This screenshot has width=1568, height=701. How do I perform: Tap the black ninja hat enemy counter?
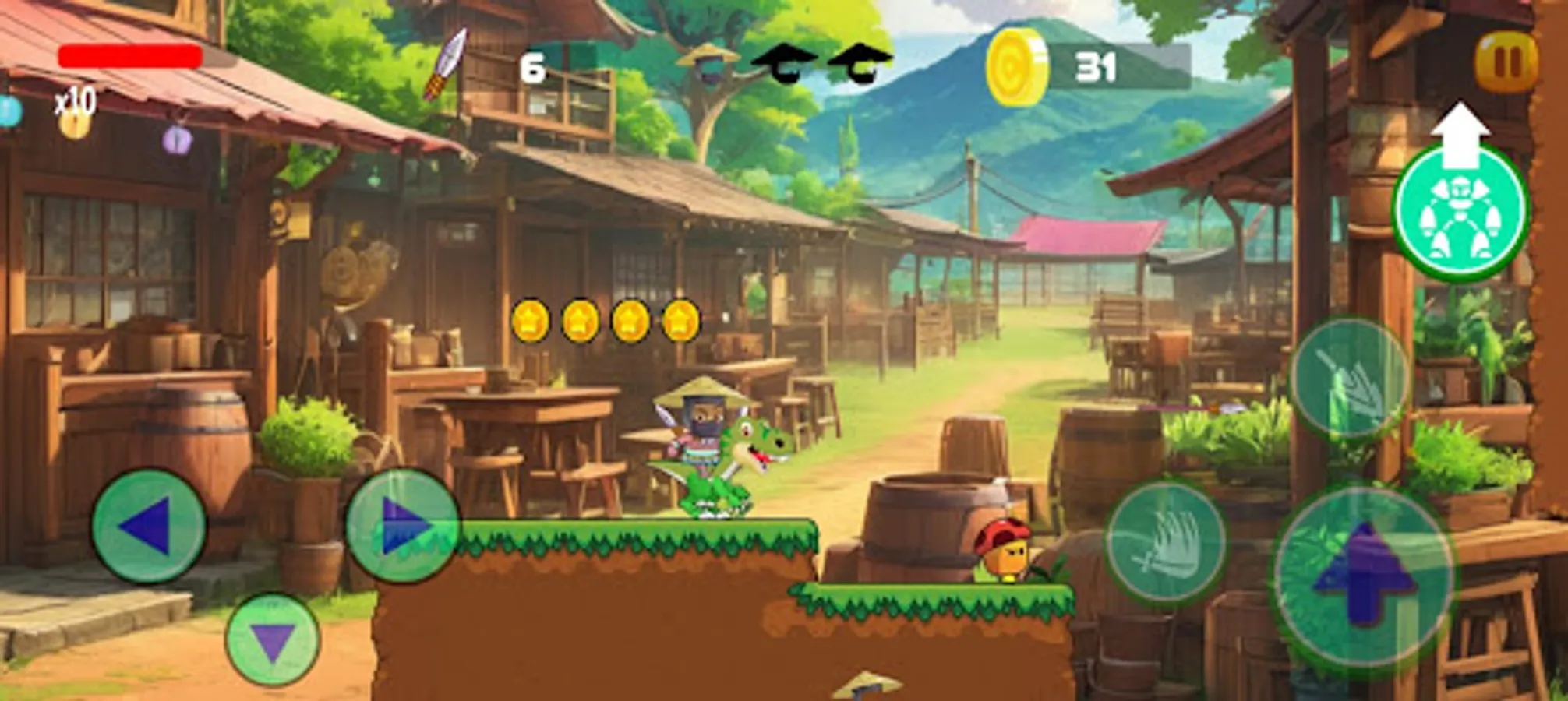click(787, 62)
